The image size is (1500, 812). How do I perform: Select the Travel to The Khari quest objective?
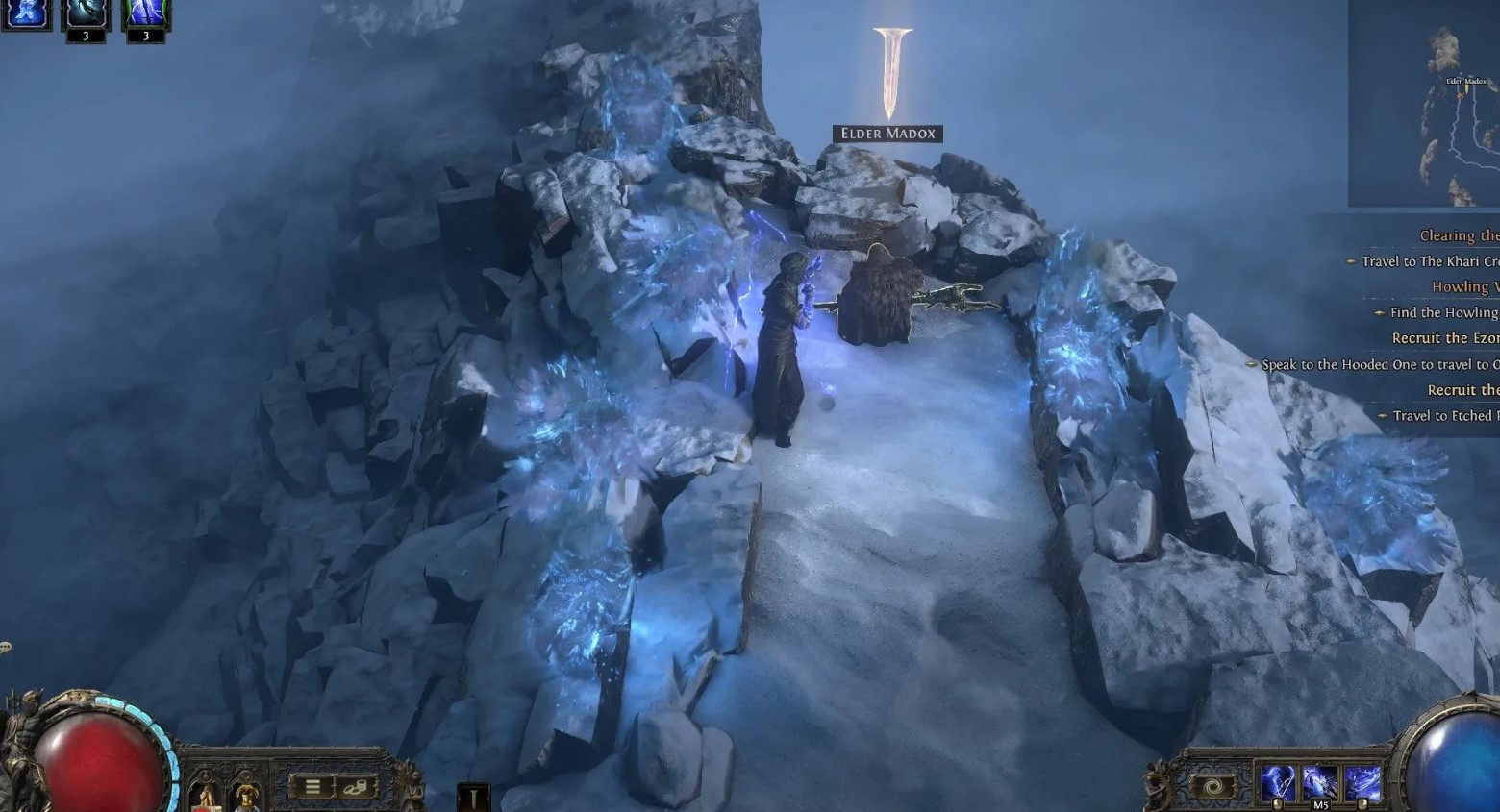point(1429,261)
